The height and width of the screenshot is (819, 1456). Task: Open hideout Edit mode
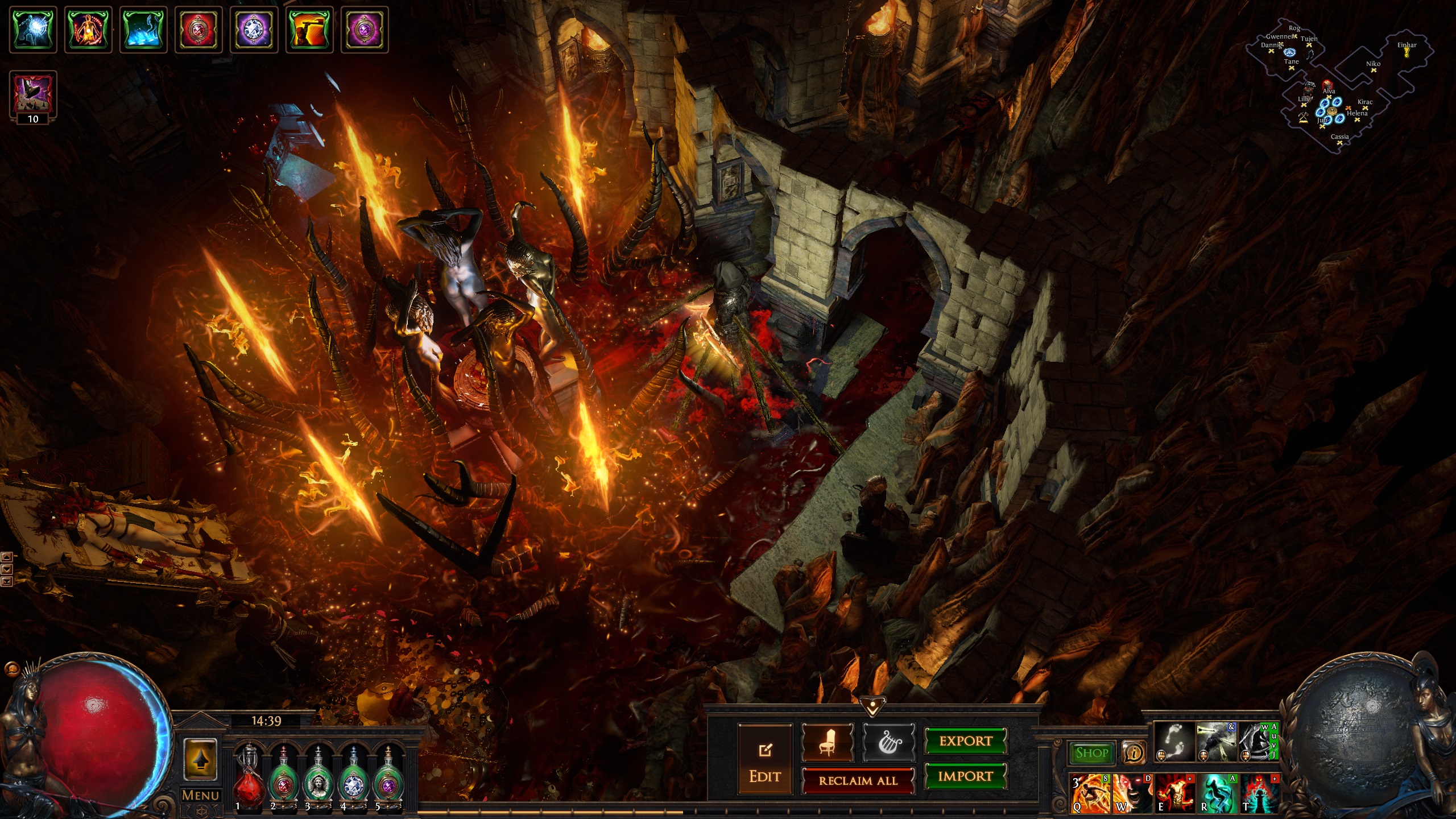(764, 759)
